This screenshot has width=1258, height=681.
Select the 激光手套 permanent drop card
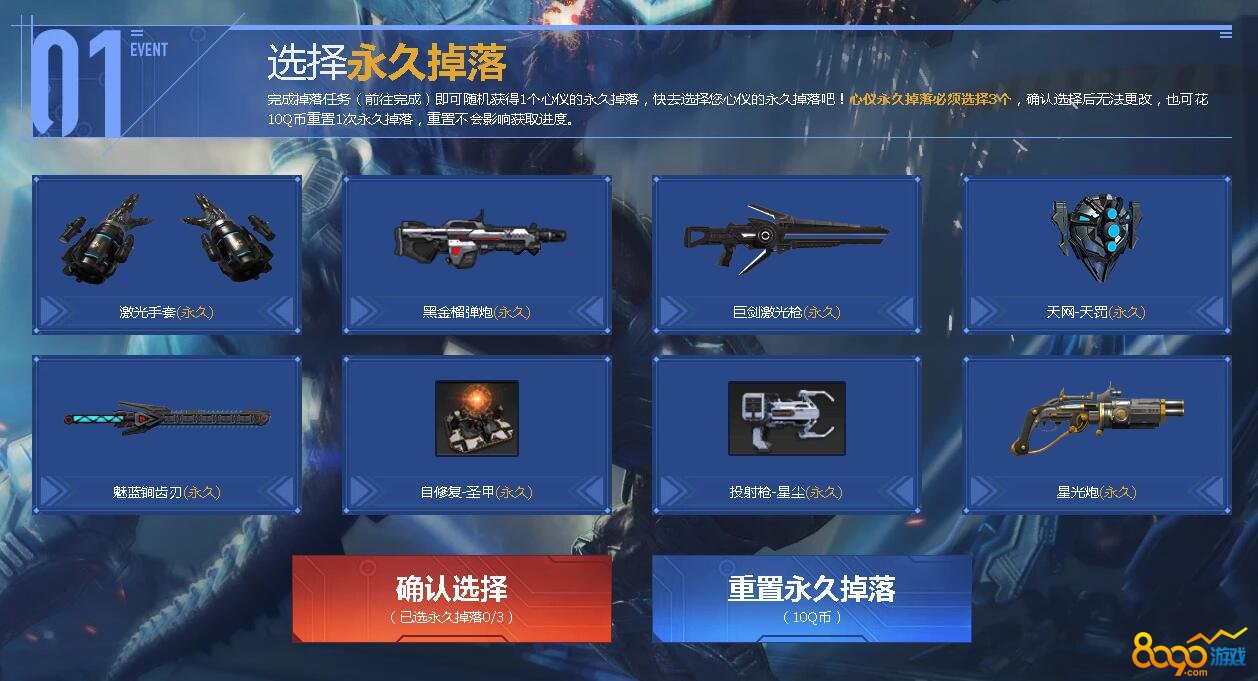167,254
